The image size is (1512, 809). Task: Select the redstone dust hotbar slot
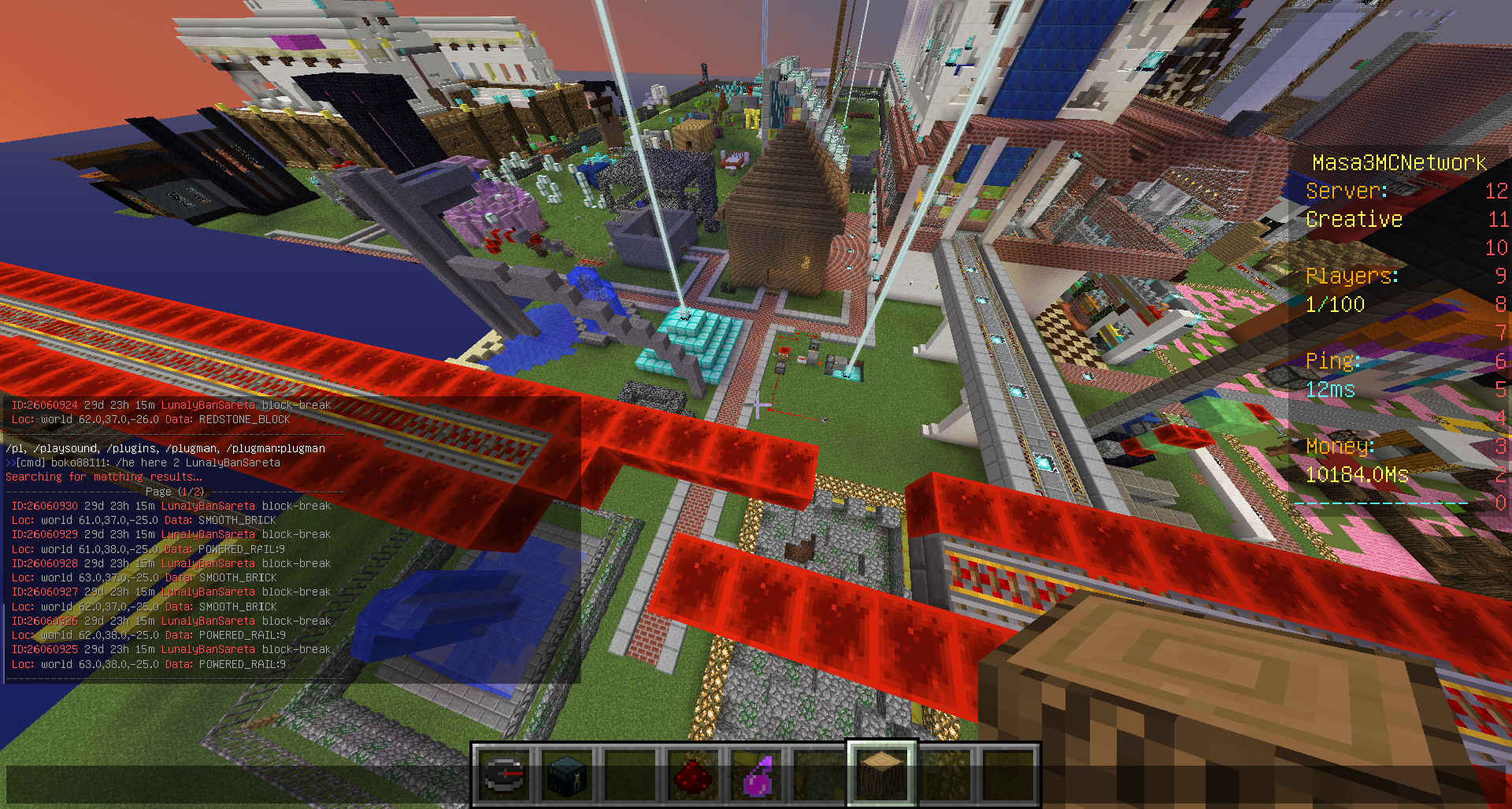[x=693, y=774]
